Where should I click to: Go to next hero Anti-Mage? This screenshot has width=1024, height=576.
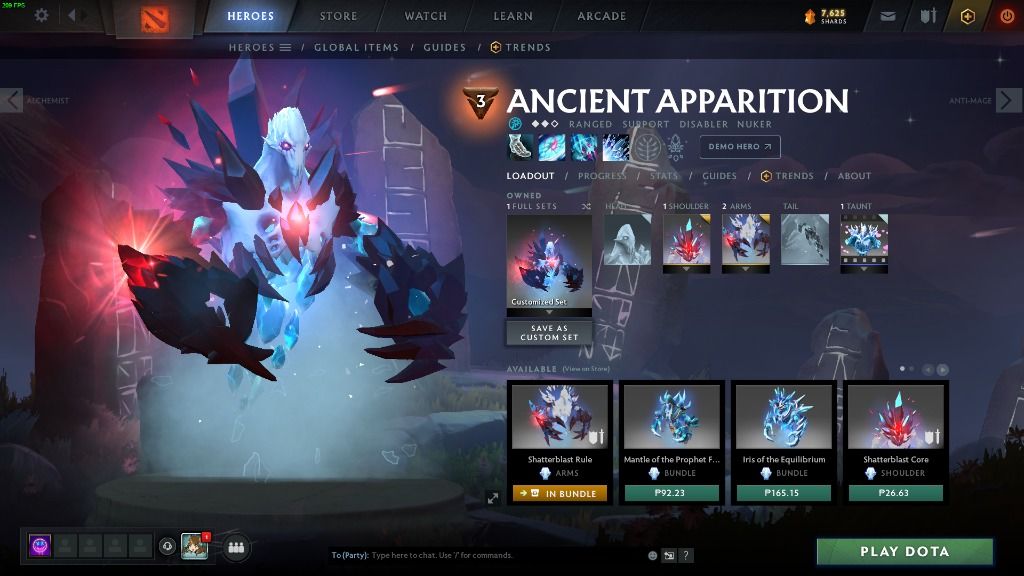[1010, 100]
